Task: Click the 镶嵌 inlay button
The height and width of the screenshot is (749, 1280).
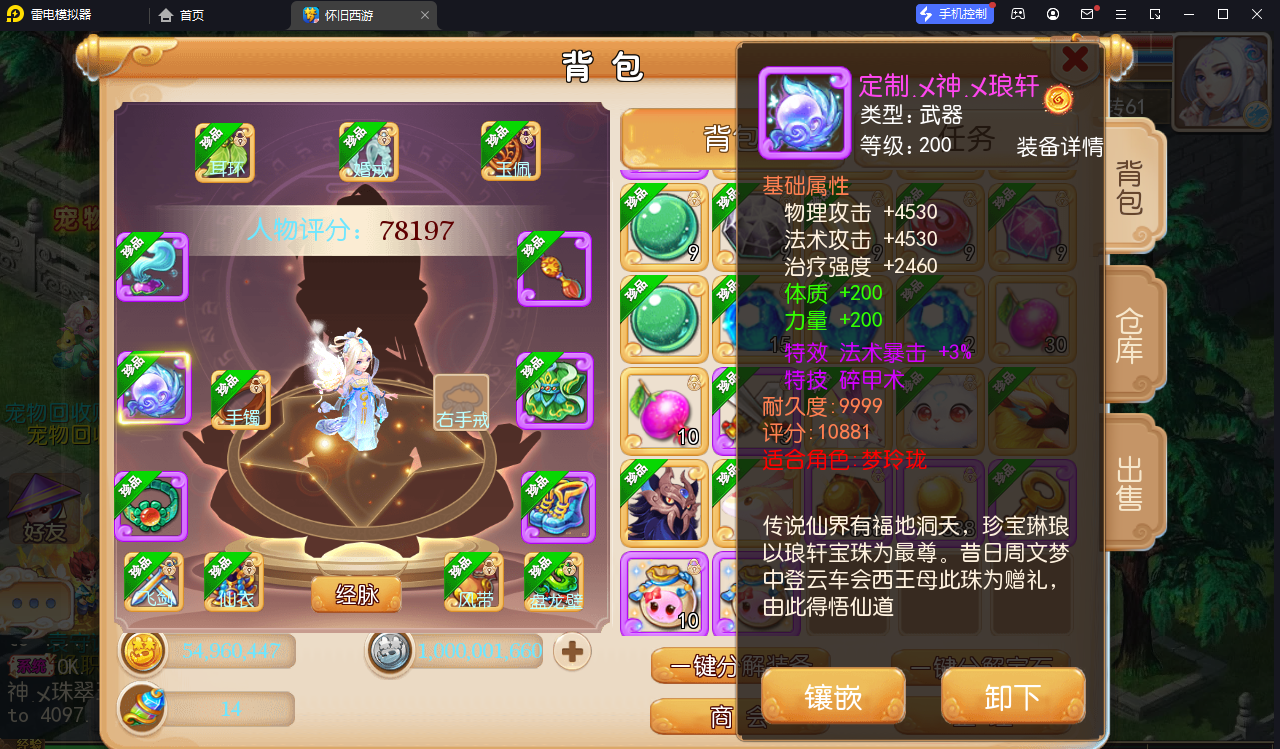Action: click(x=832, y=697)
